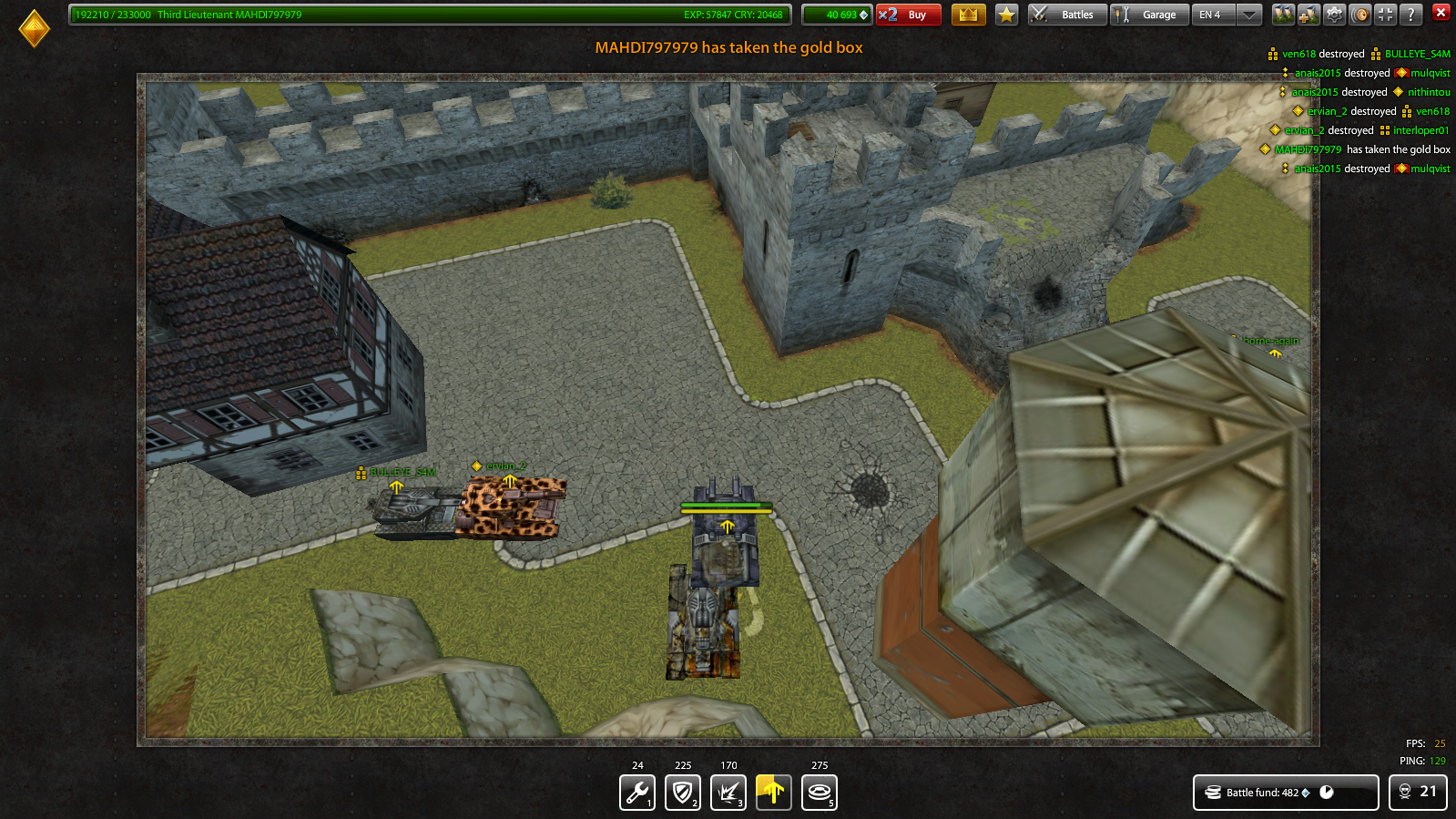Activate the Double Damage supply

[728, 792]
